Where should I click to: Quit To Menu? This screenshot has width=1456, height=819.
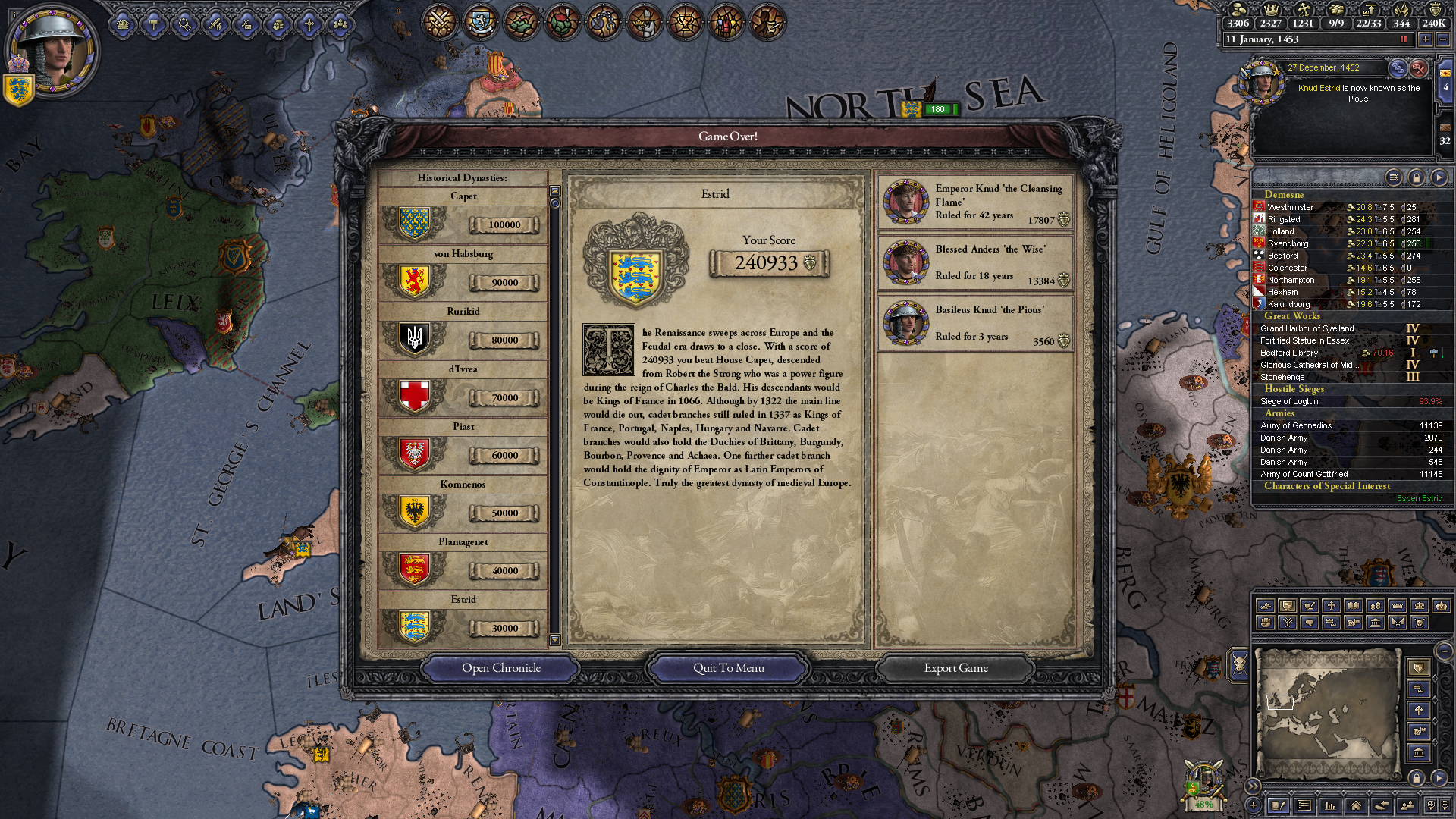pyautogui.click(x=728, y=668)
